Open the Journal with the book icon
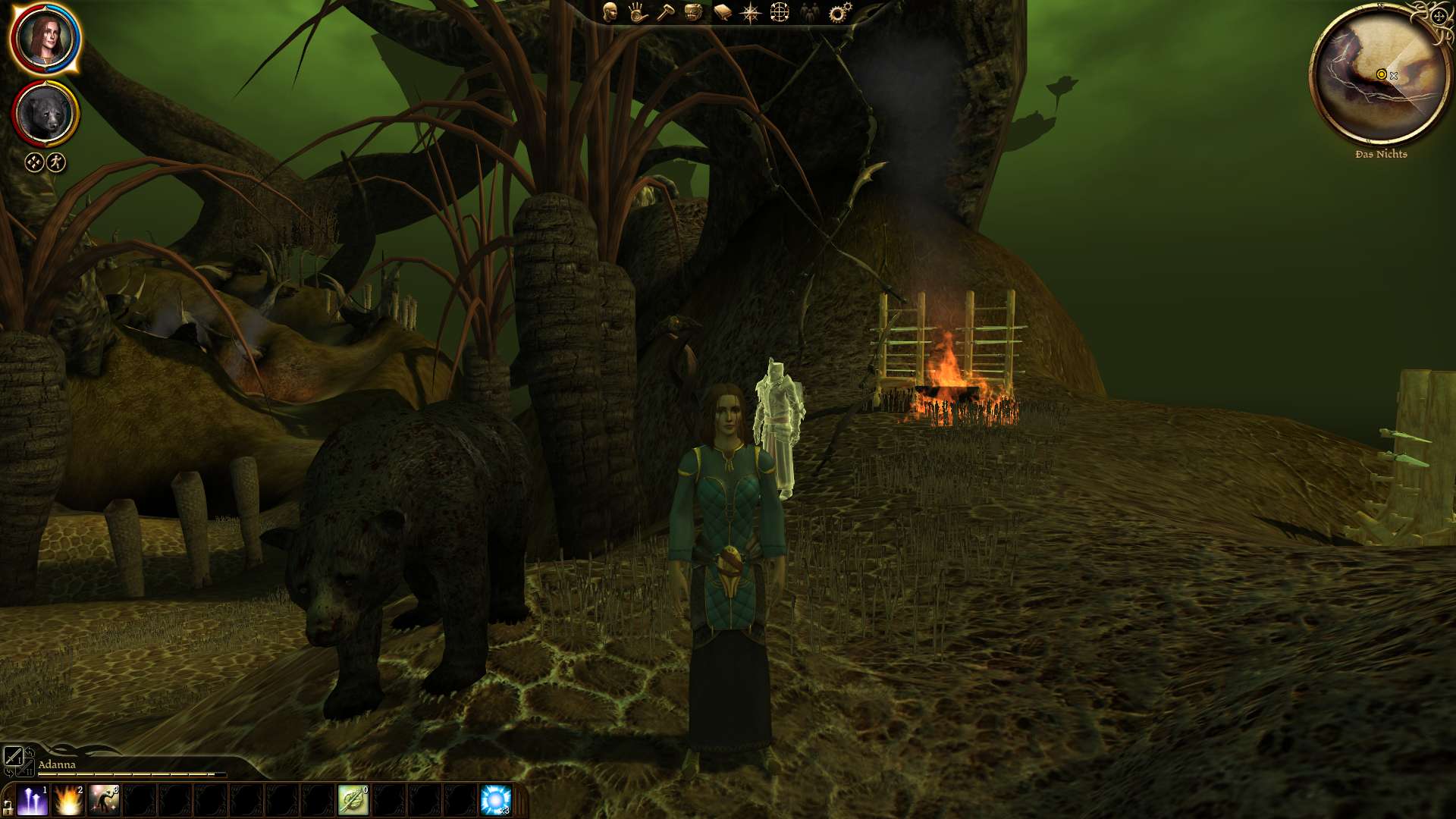Viewport: 1456px width, 819px height. click(x=723, y=11)
